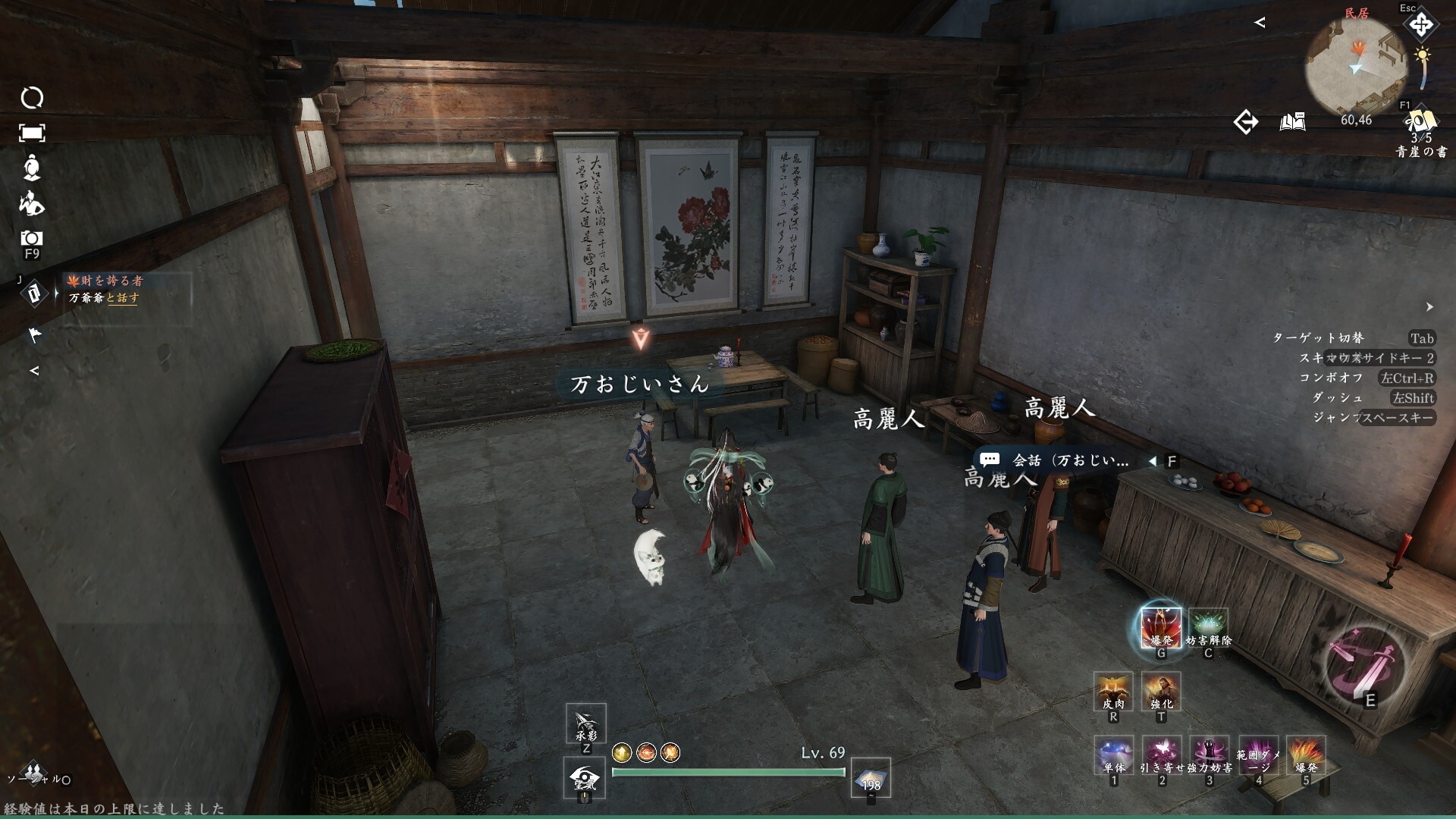The image size is (1456, 819).
Task: Click the circular refresh arrows icon
Action: 32,98
